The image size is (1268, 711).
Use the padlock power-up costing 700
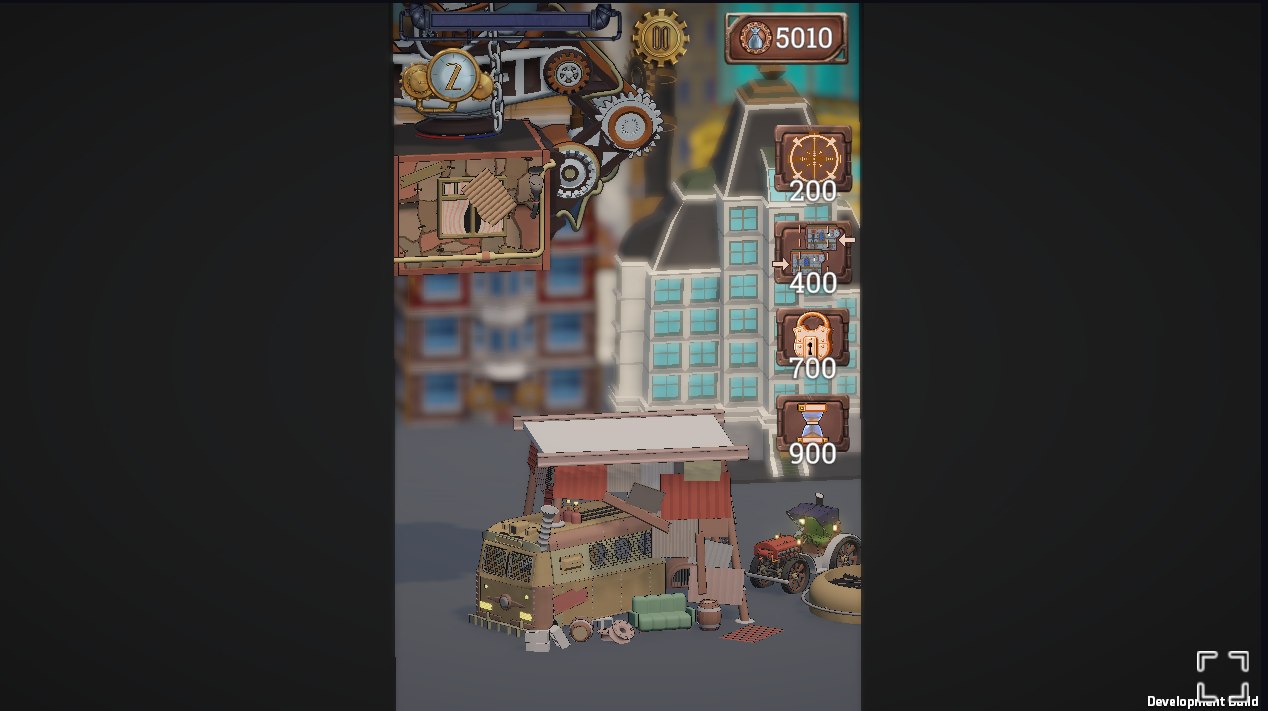(x=812, y=338)
